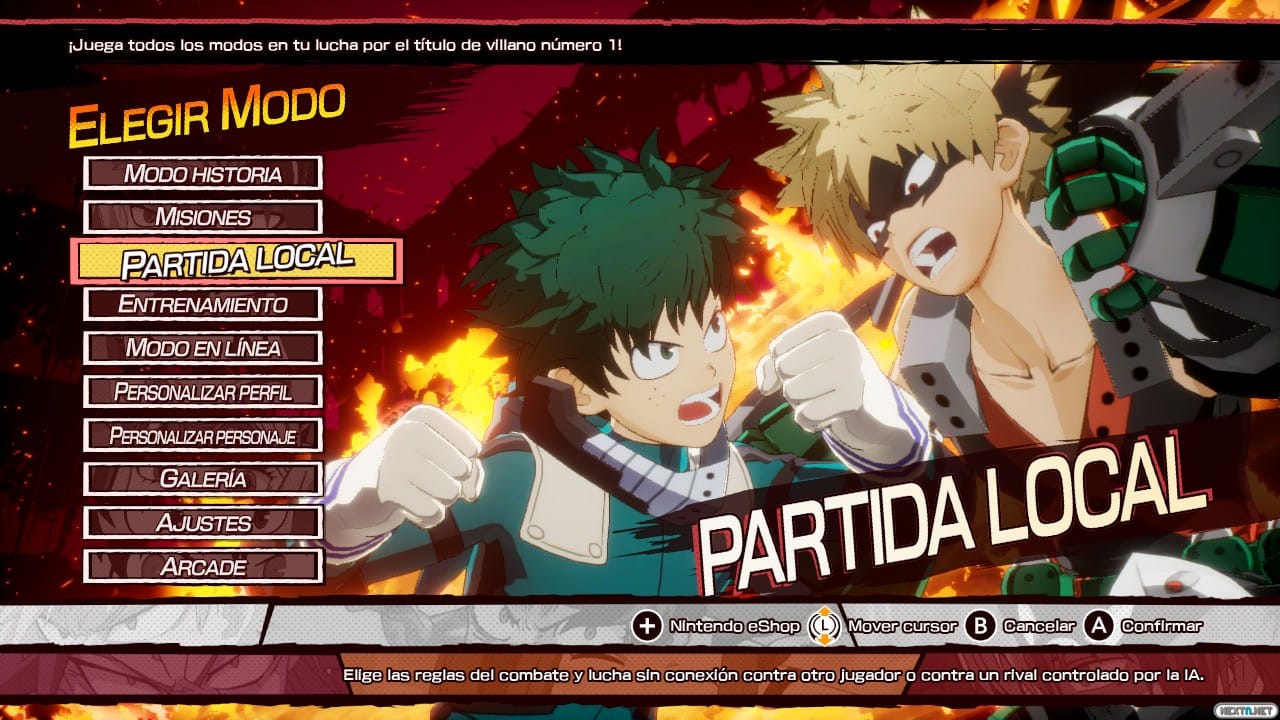
Task: Enter Entrenamiento mode
Action: 203,304
